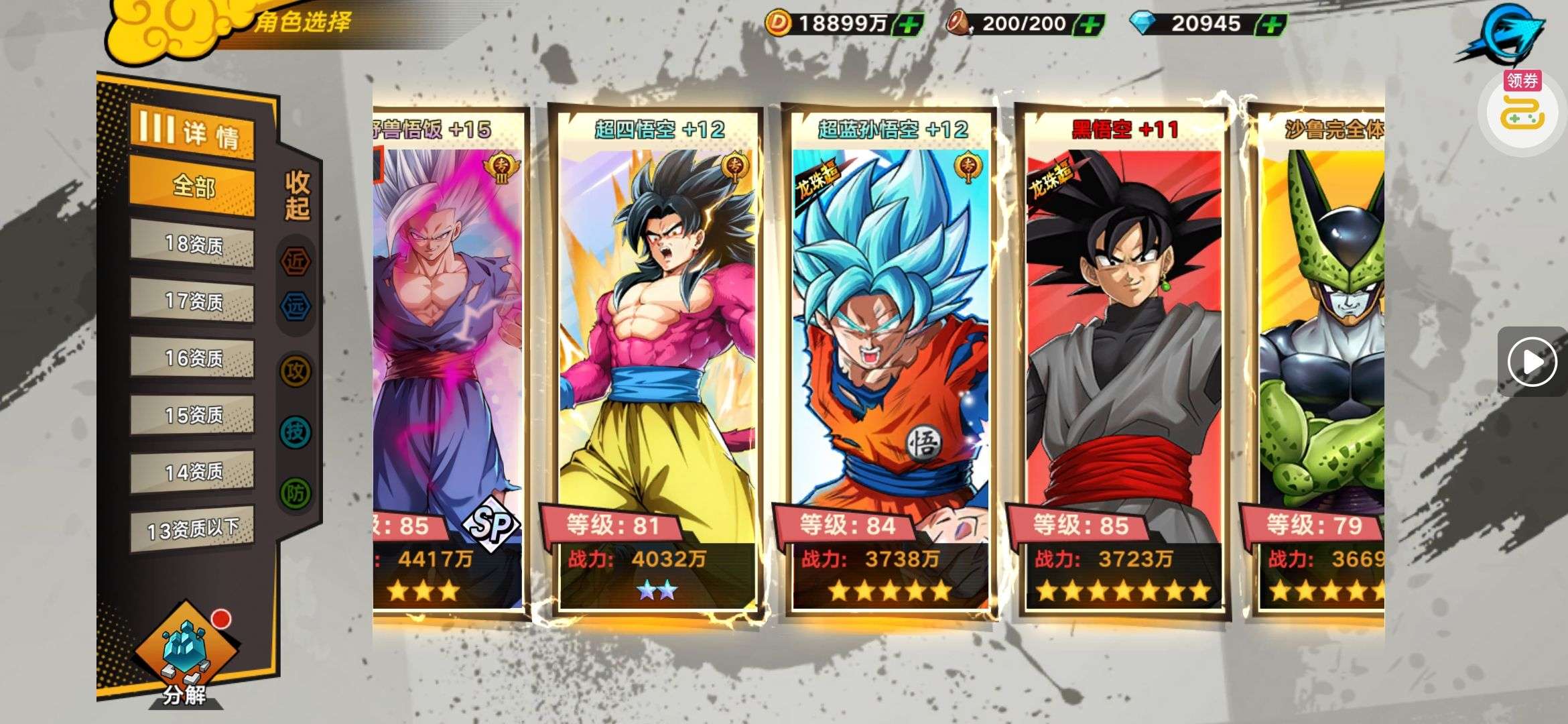Select the 全部 filter tab
The width and height of the screenshot is (1568, 724).
point(192,186)
